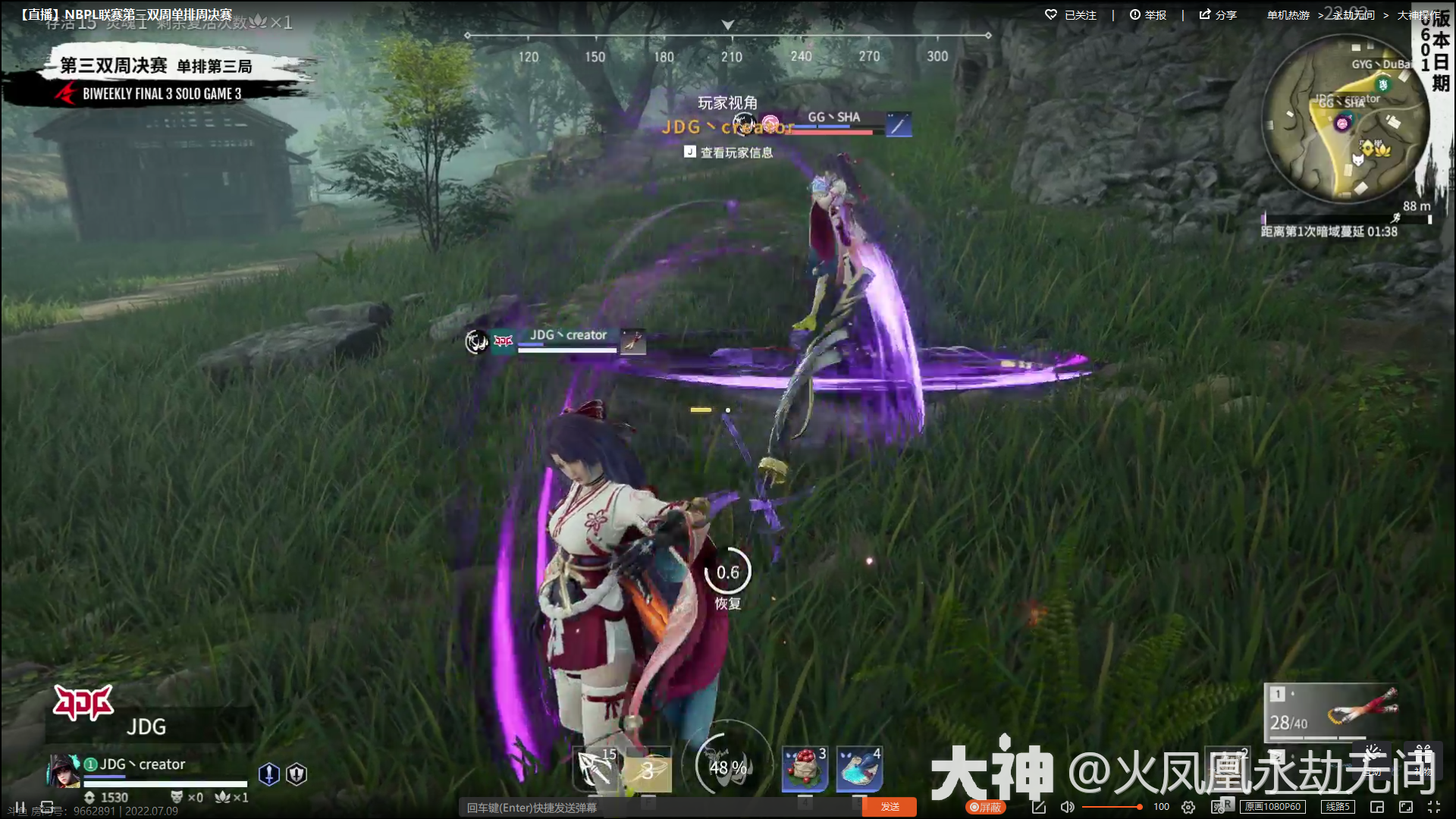Click the ultimate skill gauge showing 48%
The width and height of the screenshot is (1456, 819).
click(727, 766)
